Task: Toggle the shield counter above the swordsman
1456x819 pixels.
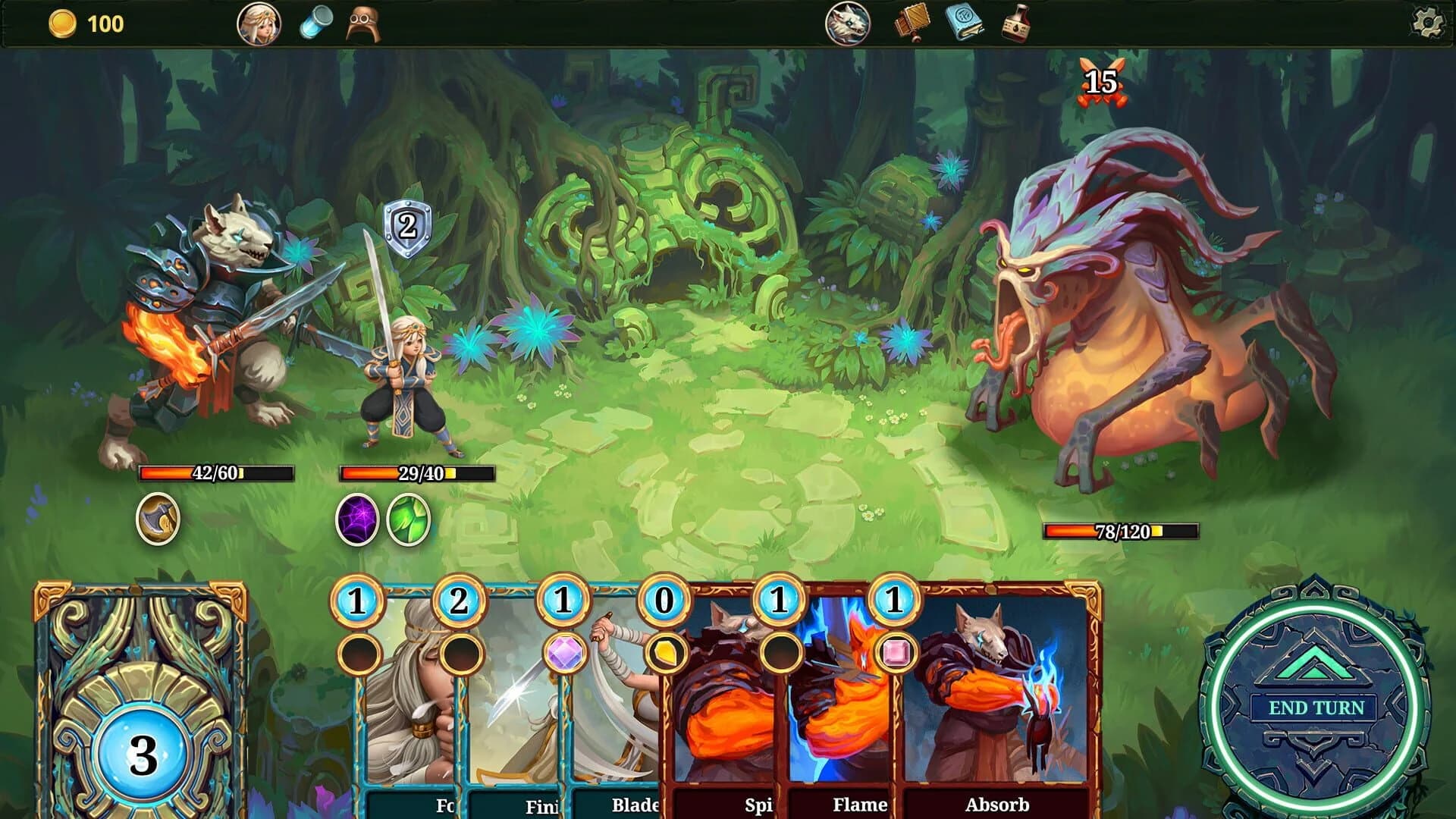Action: [x=406, y=226]
